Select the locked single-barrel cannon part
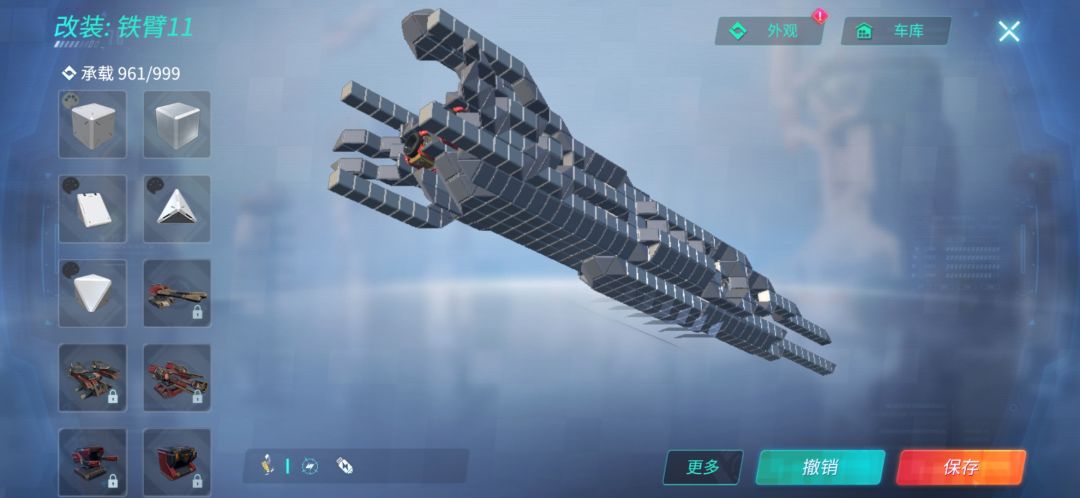 click(x=177, y=293)
